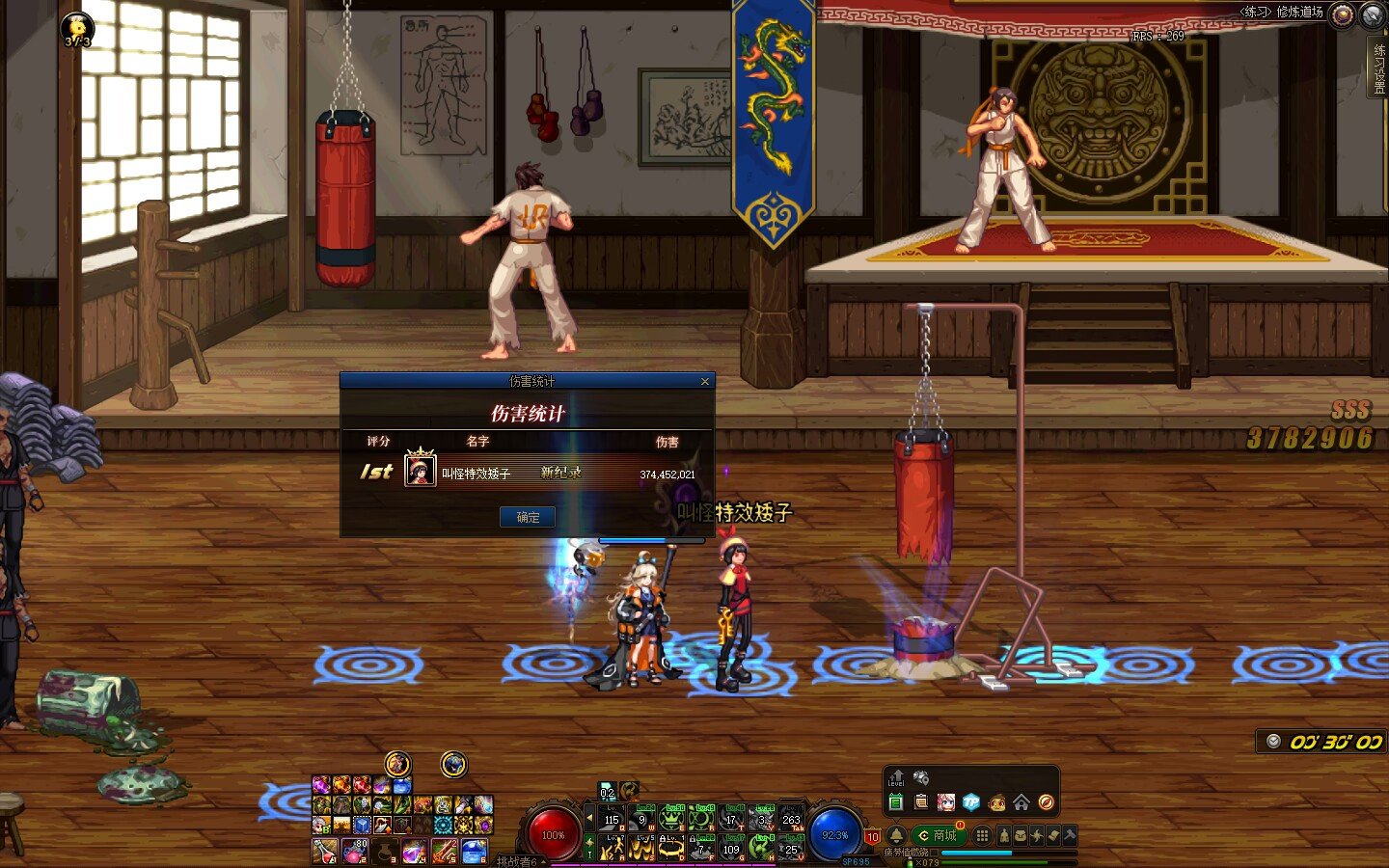Viewport: 1389px width, 868px height.
Task: Open the character silhouette menu button
Action: pyautogui.click(x=1004, y=835)
